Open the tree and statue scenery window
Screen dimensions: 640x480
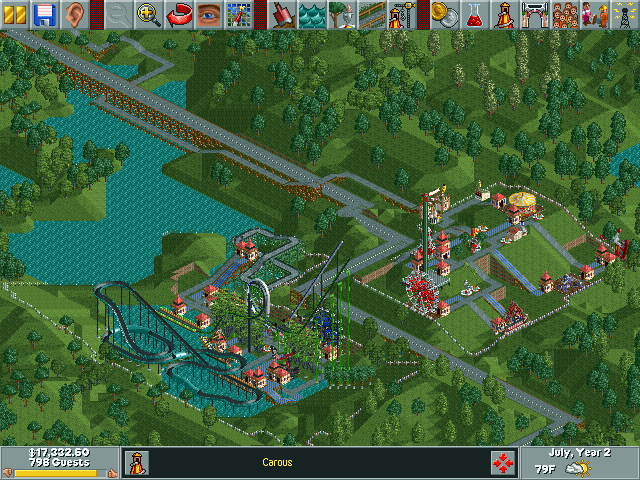[342, 14]
